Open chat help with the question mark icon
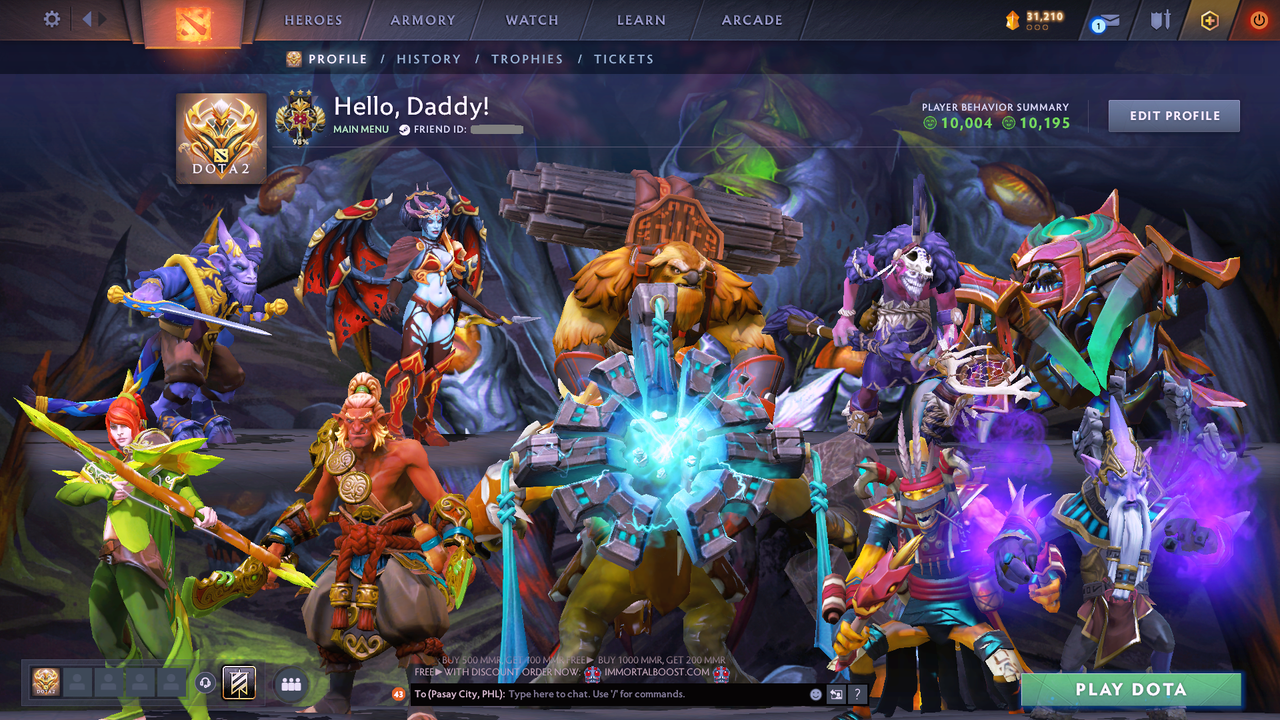Image resolution: width=1280 pixels, height=720 pixels. [x=857, y=693]
